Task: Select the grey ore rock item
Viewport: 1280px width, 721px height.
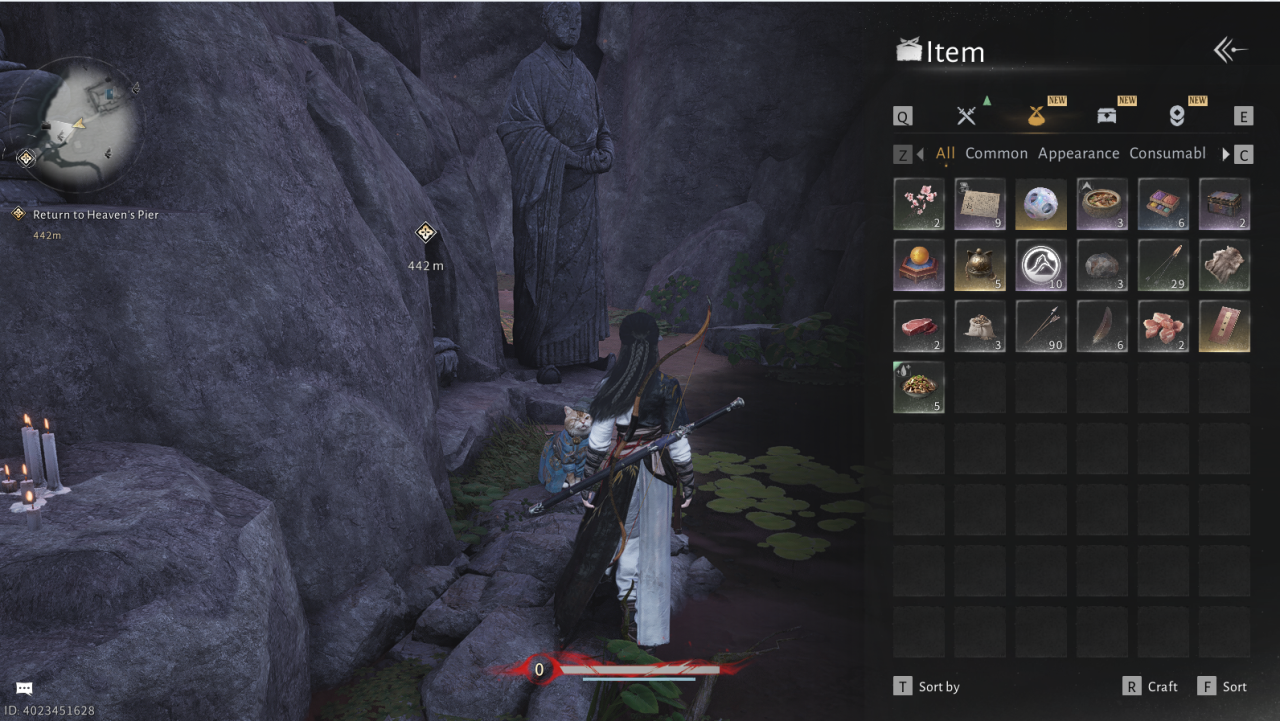Action: point(1102,265)
